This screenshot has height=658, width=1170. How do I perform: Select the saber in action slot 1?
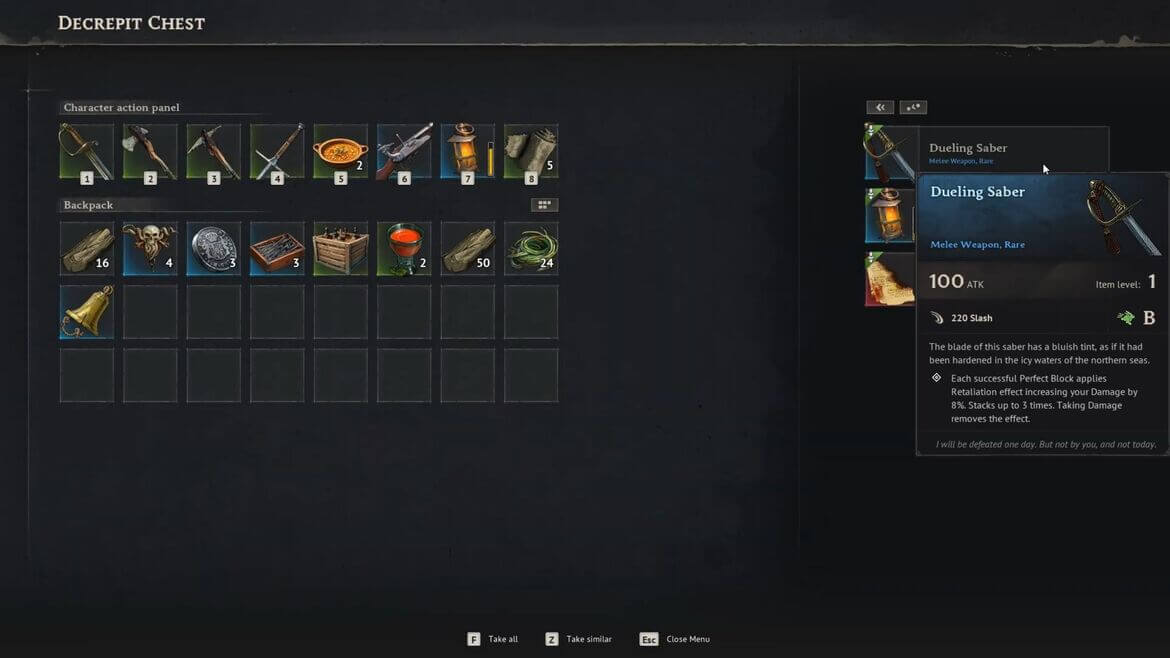point(86,151)
